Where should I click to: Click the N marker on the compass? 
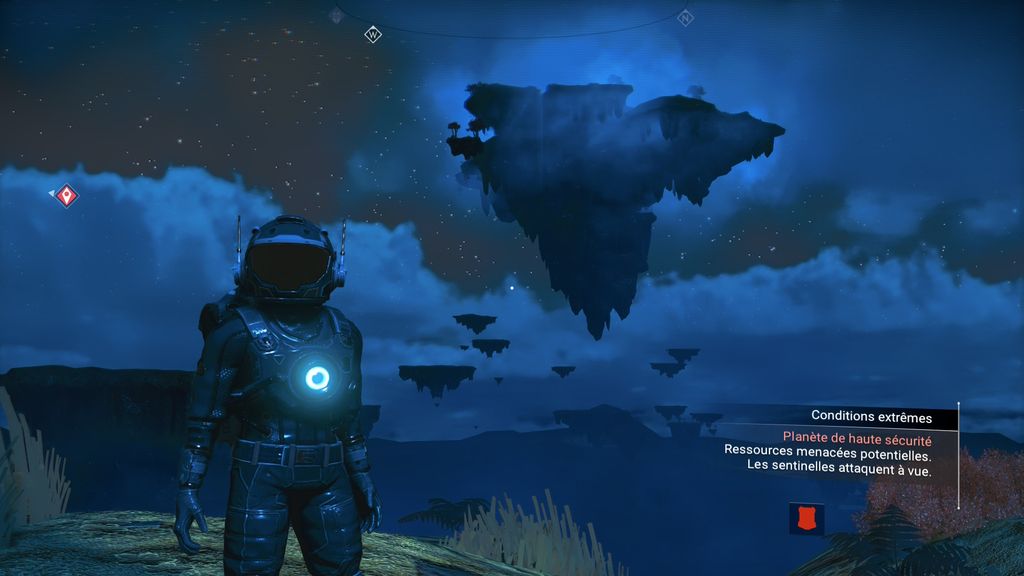tap(685, 18)
